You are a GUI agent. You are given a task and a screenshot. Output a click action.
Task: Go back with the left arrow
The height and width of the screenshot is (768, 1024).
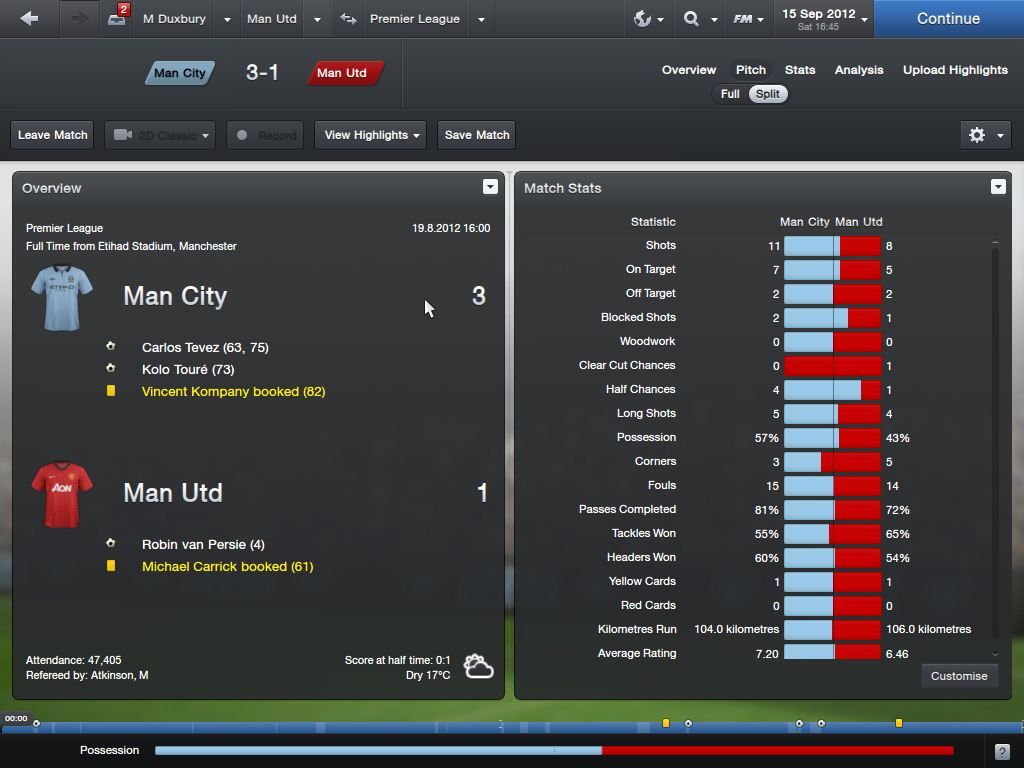pyautogui.click(x=29, y=19)
